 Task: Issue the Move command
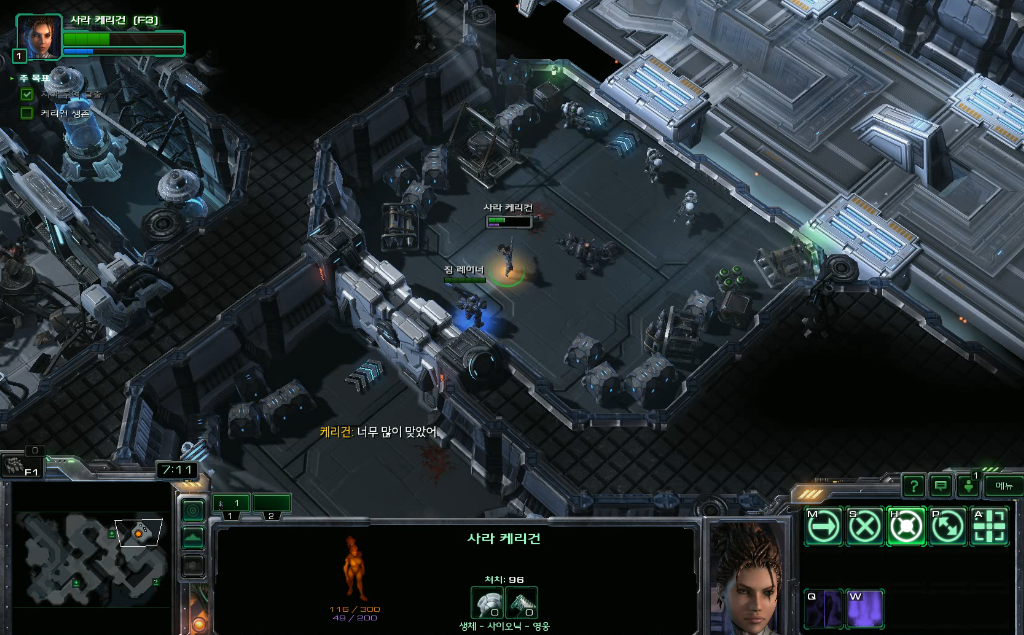coord(823,526)
